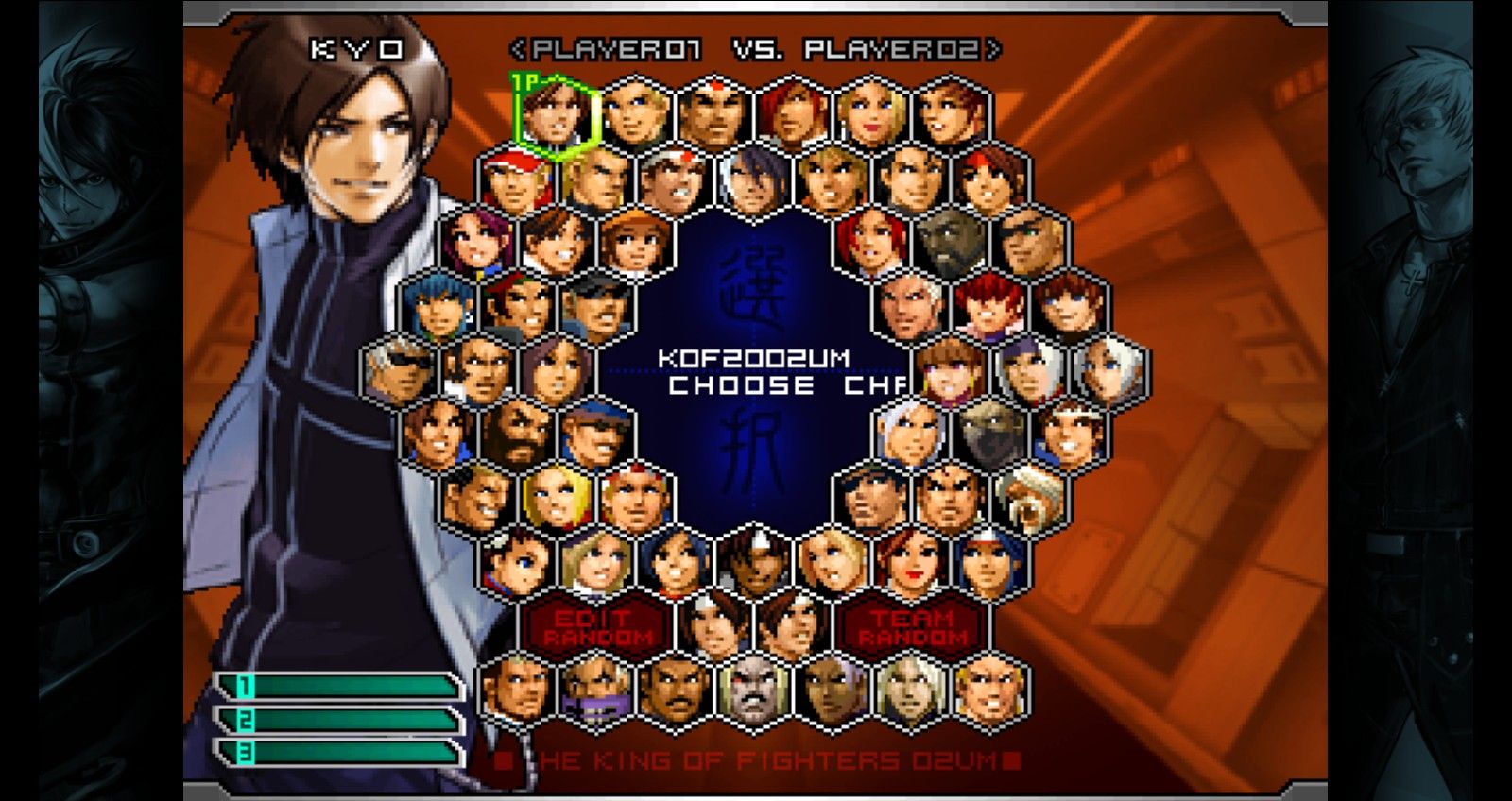Choose the Team Random tile
Image resolution: width=1512 pixels, height=801 pixels.
913,626
